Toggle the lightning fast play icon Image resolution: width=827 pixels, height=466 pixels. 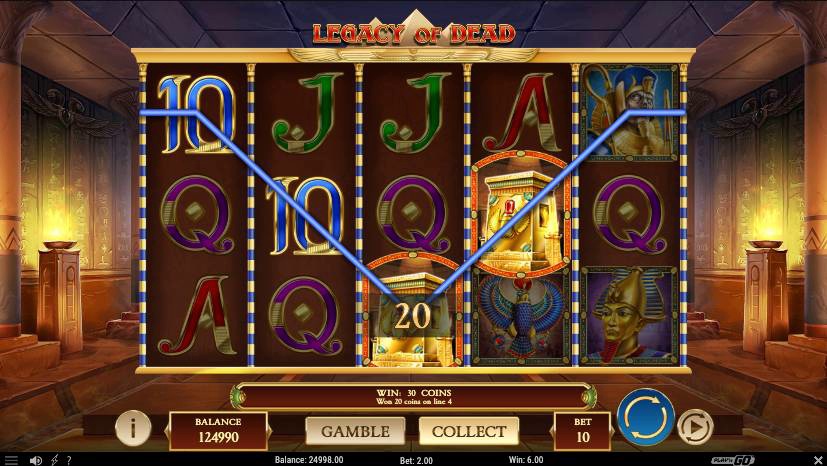coord(54,460)
